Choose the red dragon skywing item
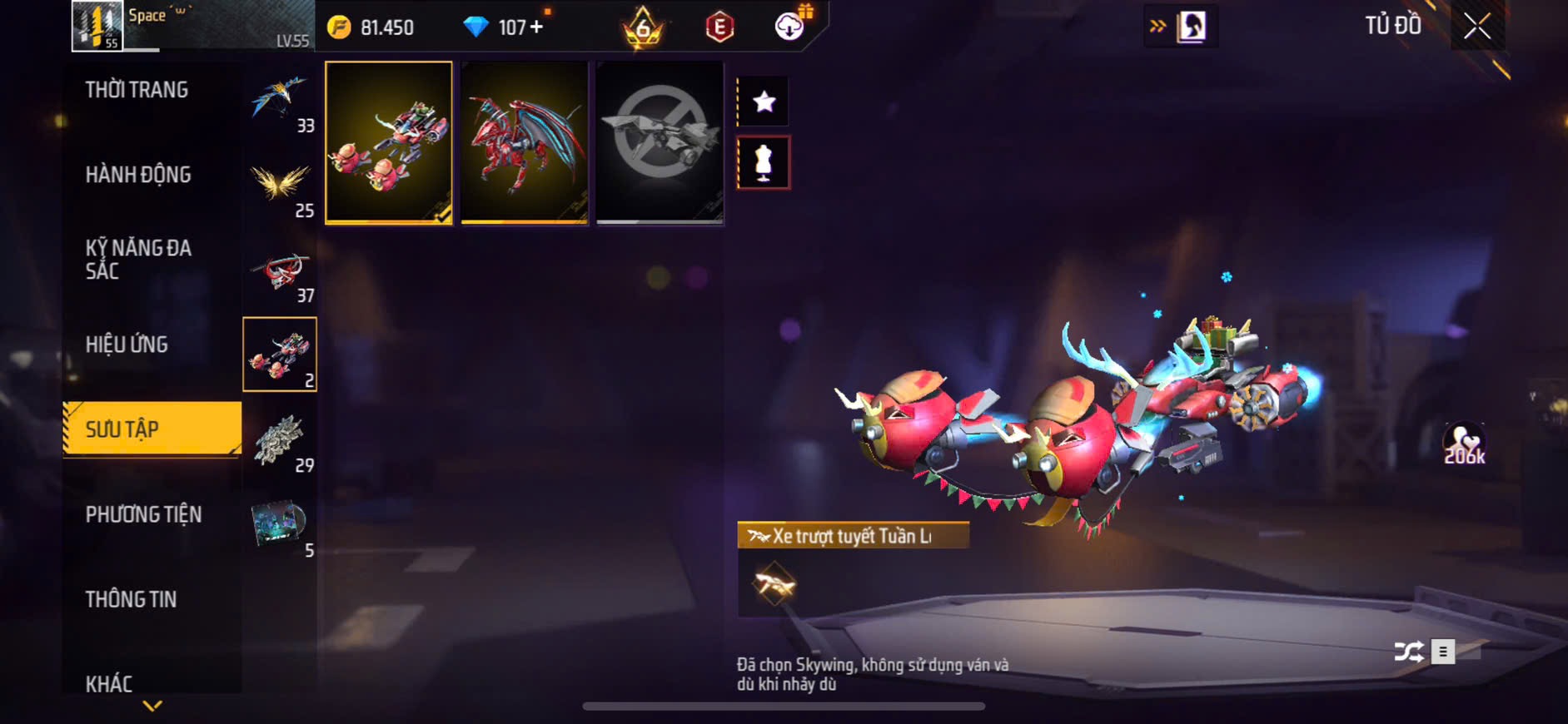The width and height of the screenshot is (1568, 724). coord(525,141)
